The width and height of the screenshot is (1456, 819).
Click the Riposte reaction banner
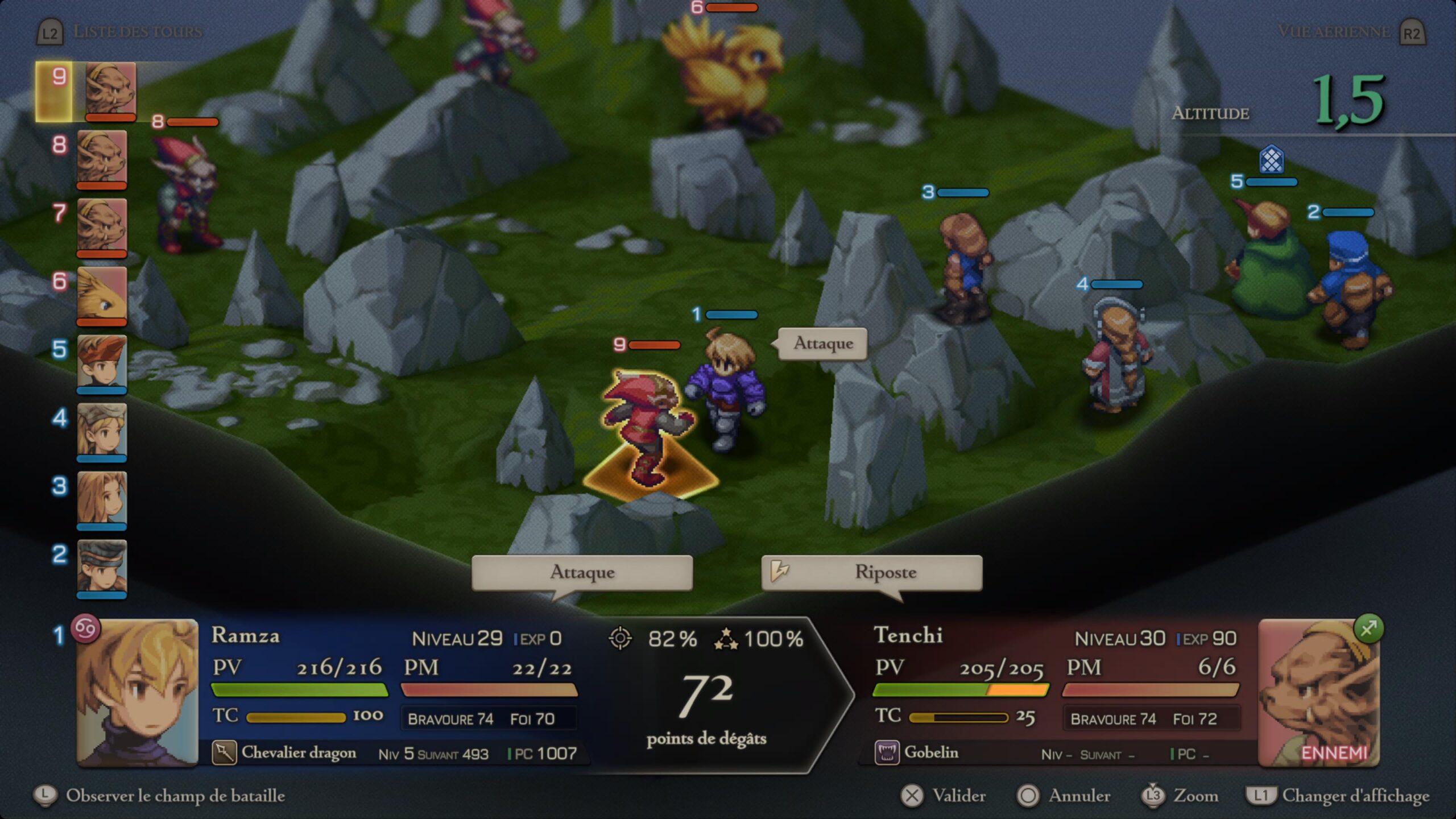[871, 572]
